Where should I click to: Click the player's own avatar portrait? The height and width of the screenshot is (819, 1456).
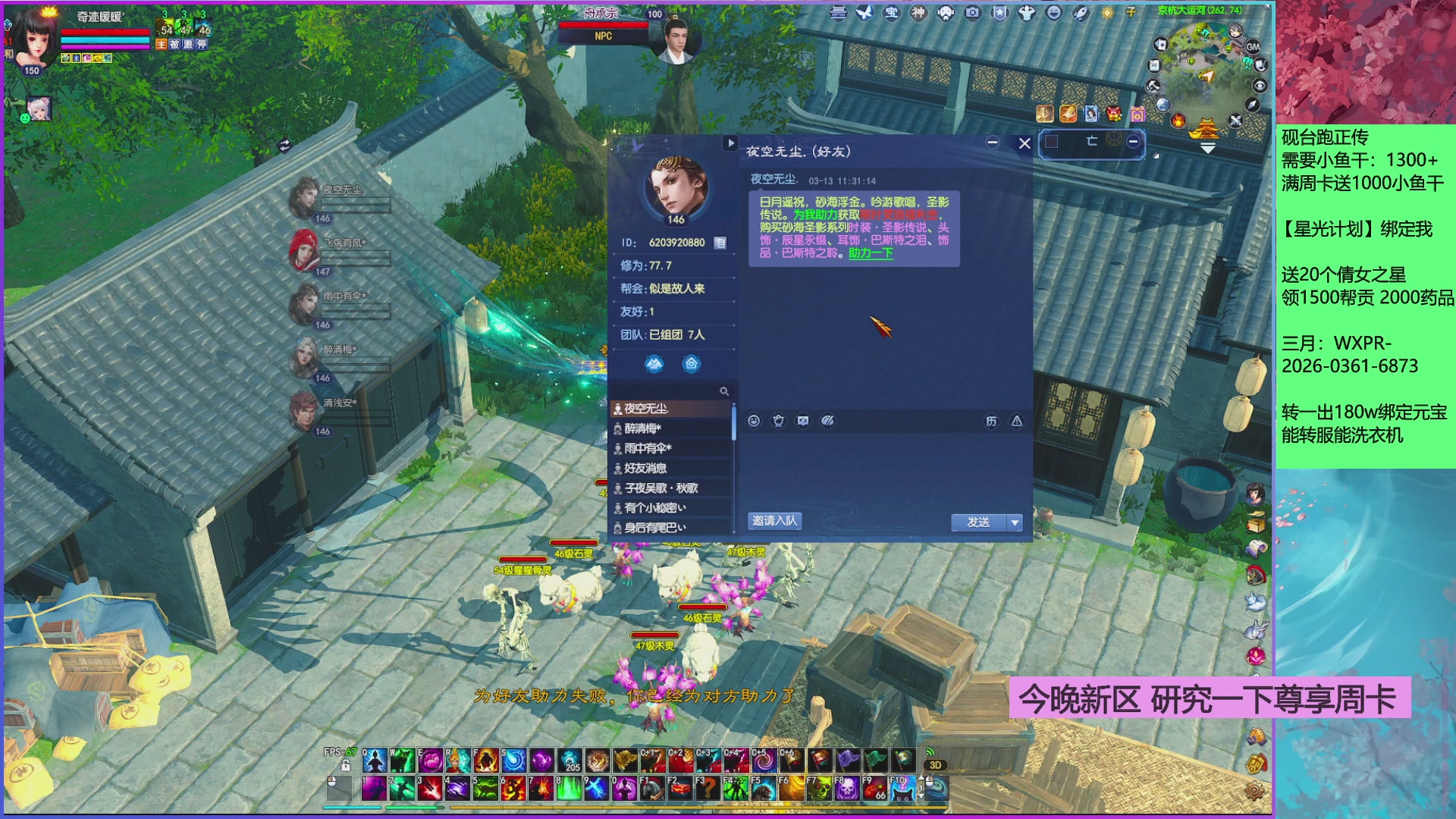pyautogui.click(x=35, y=38)
